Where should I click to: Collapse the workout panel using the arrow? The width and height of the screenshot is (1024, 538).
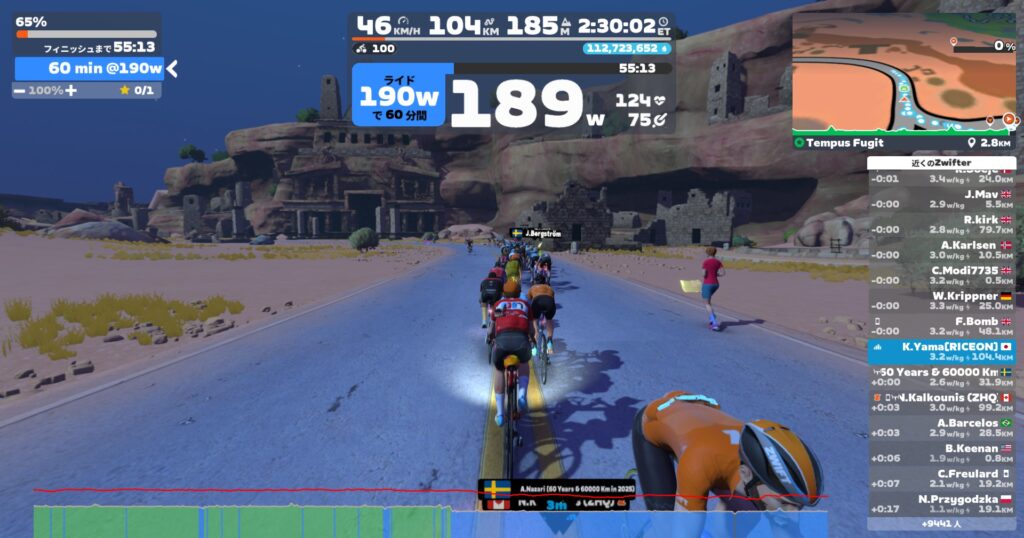172,68
